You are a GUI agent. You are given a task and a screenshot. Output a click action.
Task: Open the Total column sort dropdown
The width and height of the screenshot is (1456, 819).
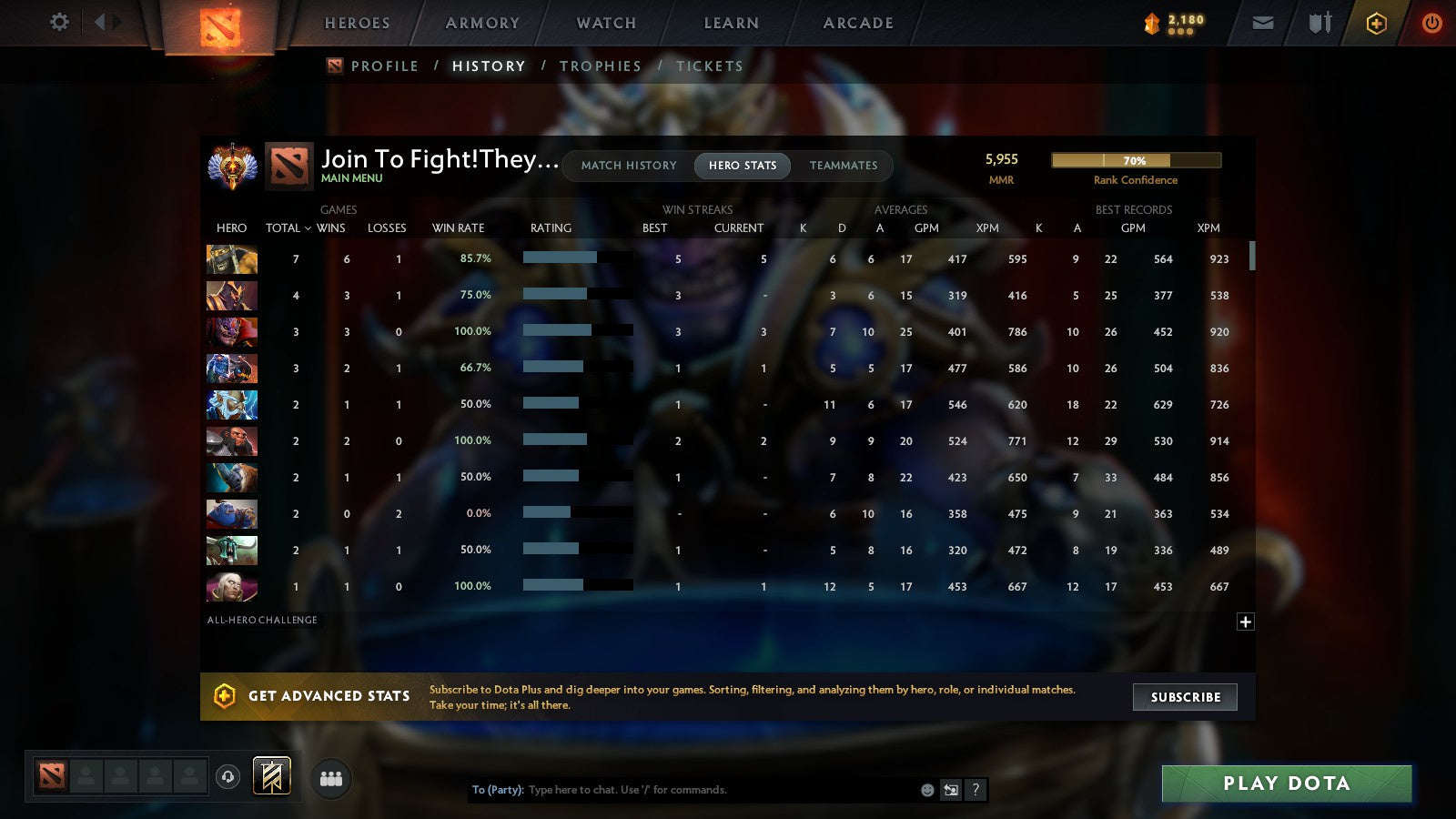click(288, 228)
